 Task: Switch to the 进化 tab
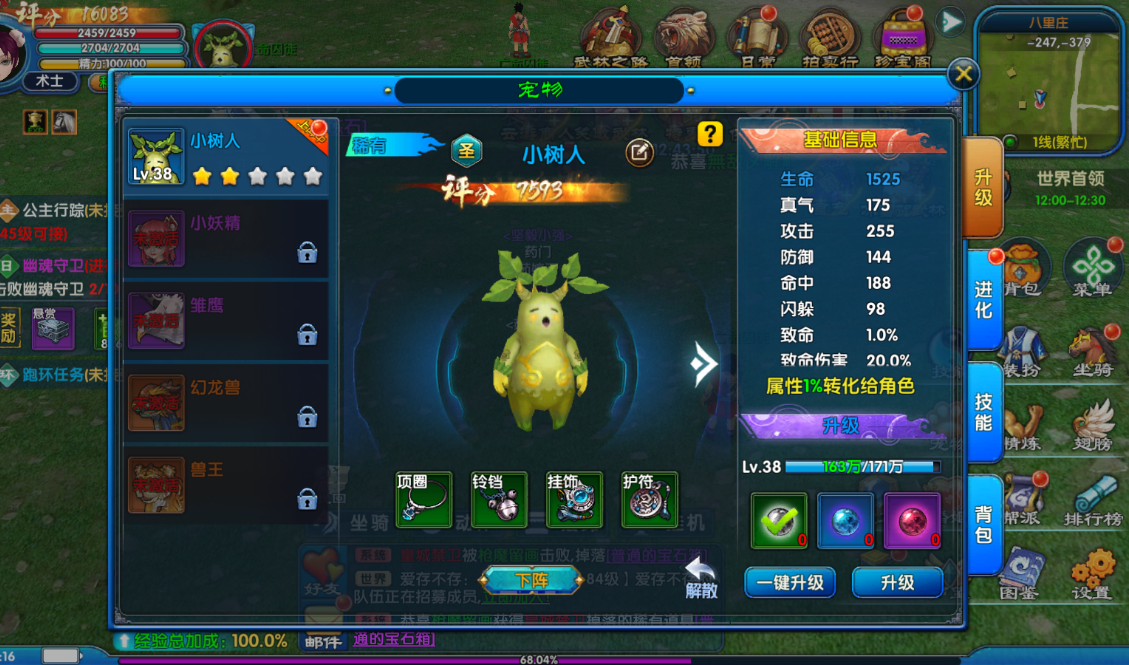[983, 299]
